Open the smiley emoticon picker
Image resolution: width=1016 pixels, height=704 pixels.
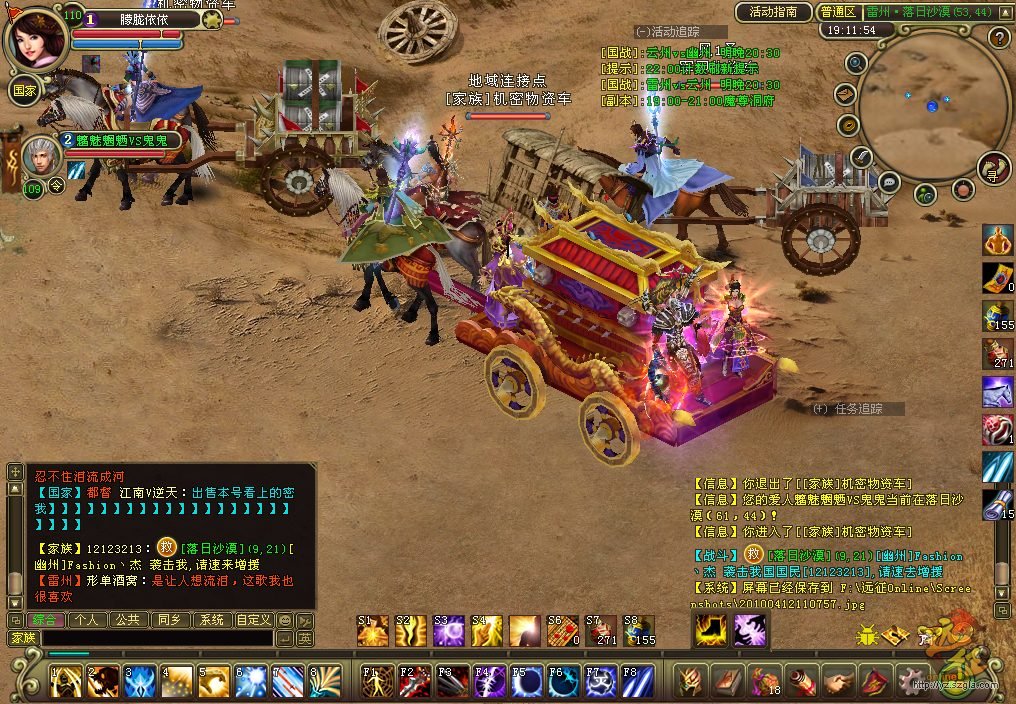click(285, 620)
